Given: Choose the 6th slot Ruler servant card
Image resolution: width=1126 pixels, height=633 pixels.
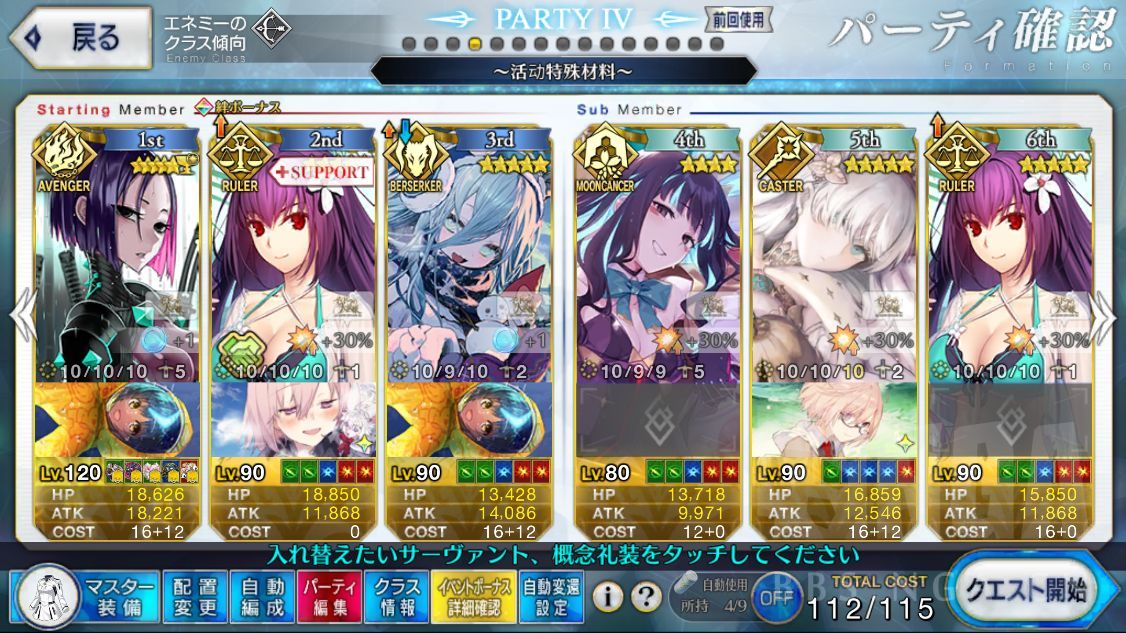Looking at the screenshot, I should tap(1010, 260).
